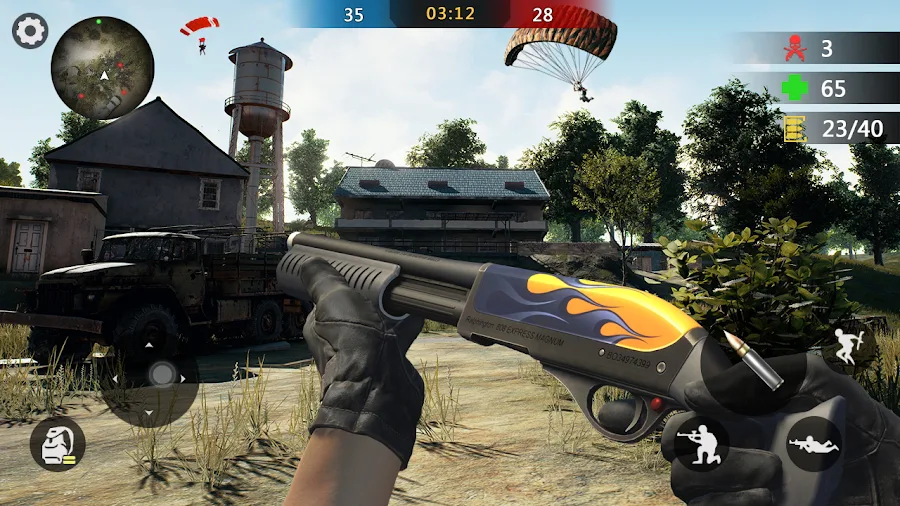Switch to prone stance
The height and width of the screenshot is (506, 900).
click(x=813, y=443)
